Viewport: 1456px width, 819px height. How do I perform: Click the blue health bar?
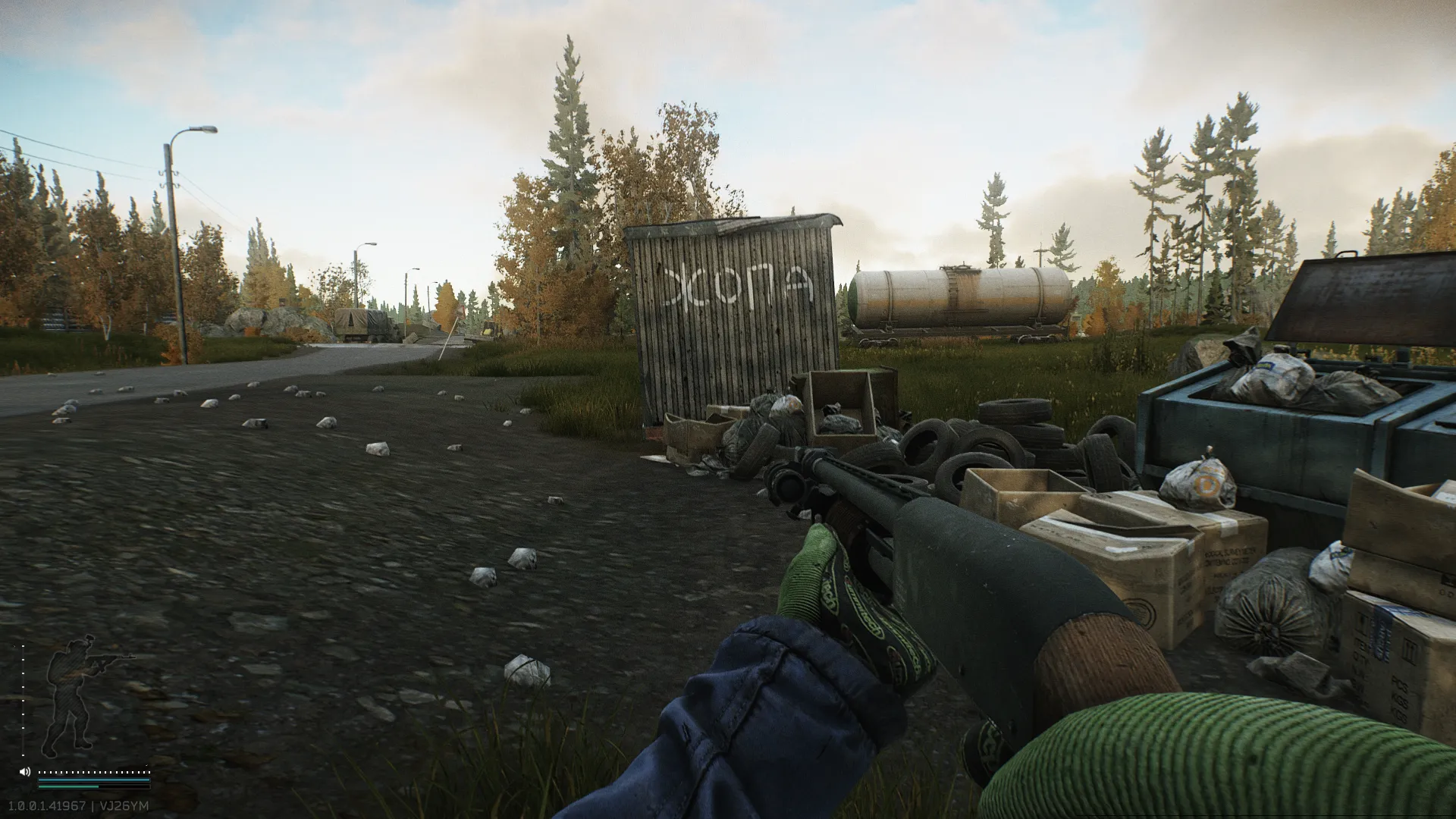[x=93, y=780]
